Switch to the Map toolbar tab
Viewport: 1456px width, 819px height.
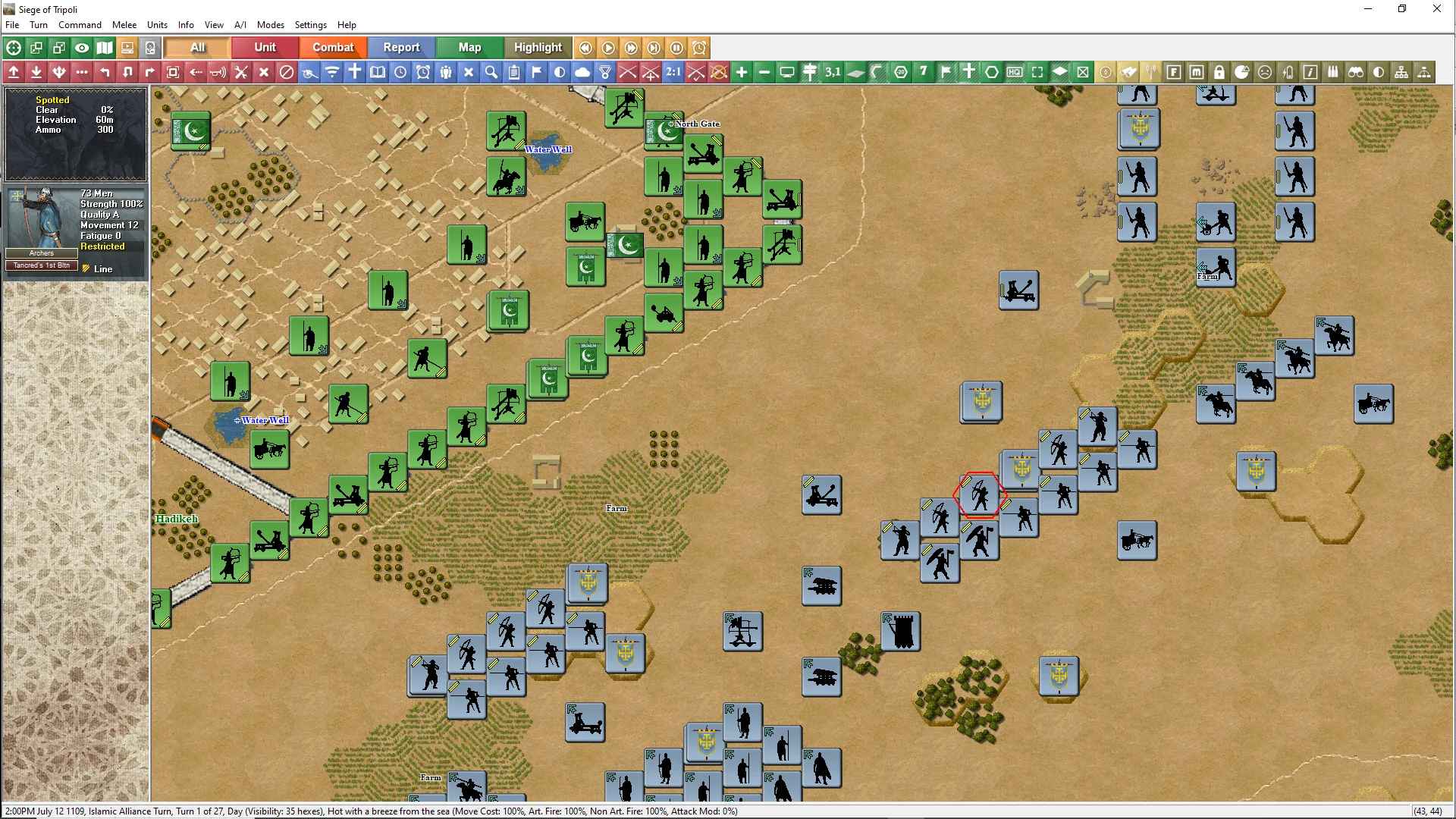pos(469,48)
